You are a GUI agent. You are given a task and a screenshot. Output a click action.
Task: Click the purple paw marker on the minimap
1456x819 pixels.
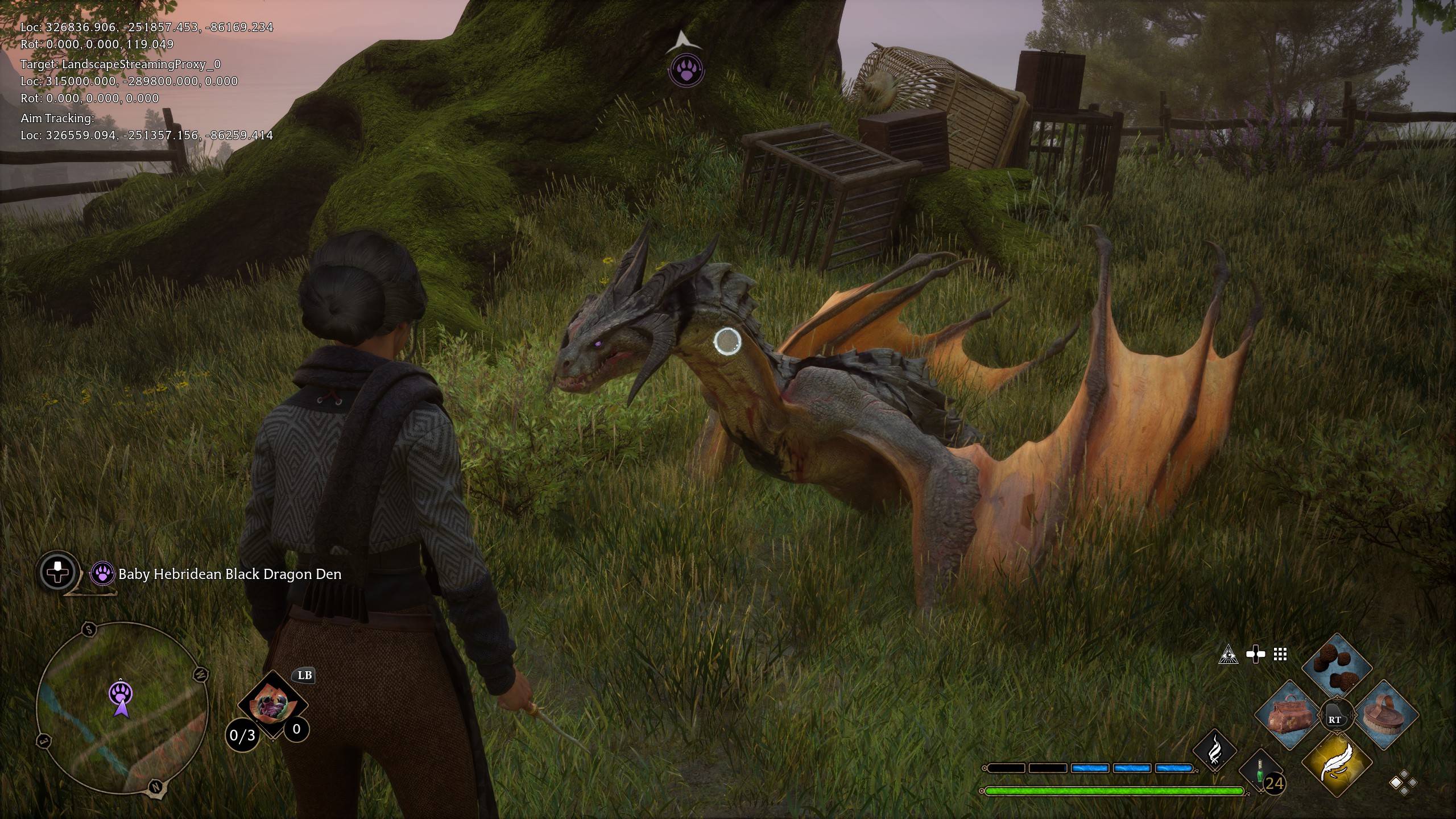tap(121, 693)
